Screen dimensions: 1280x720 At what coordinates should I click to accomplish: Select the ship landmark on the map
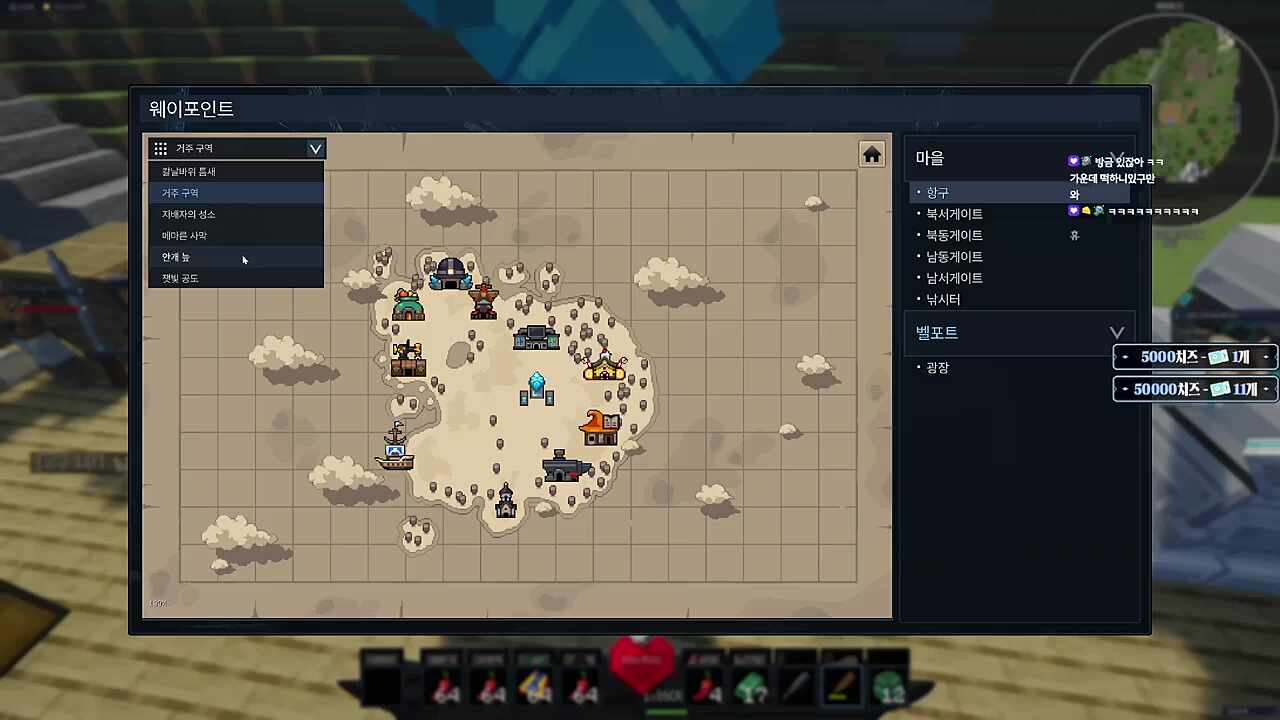pos(394,450)
